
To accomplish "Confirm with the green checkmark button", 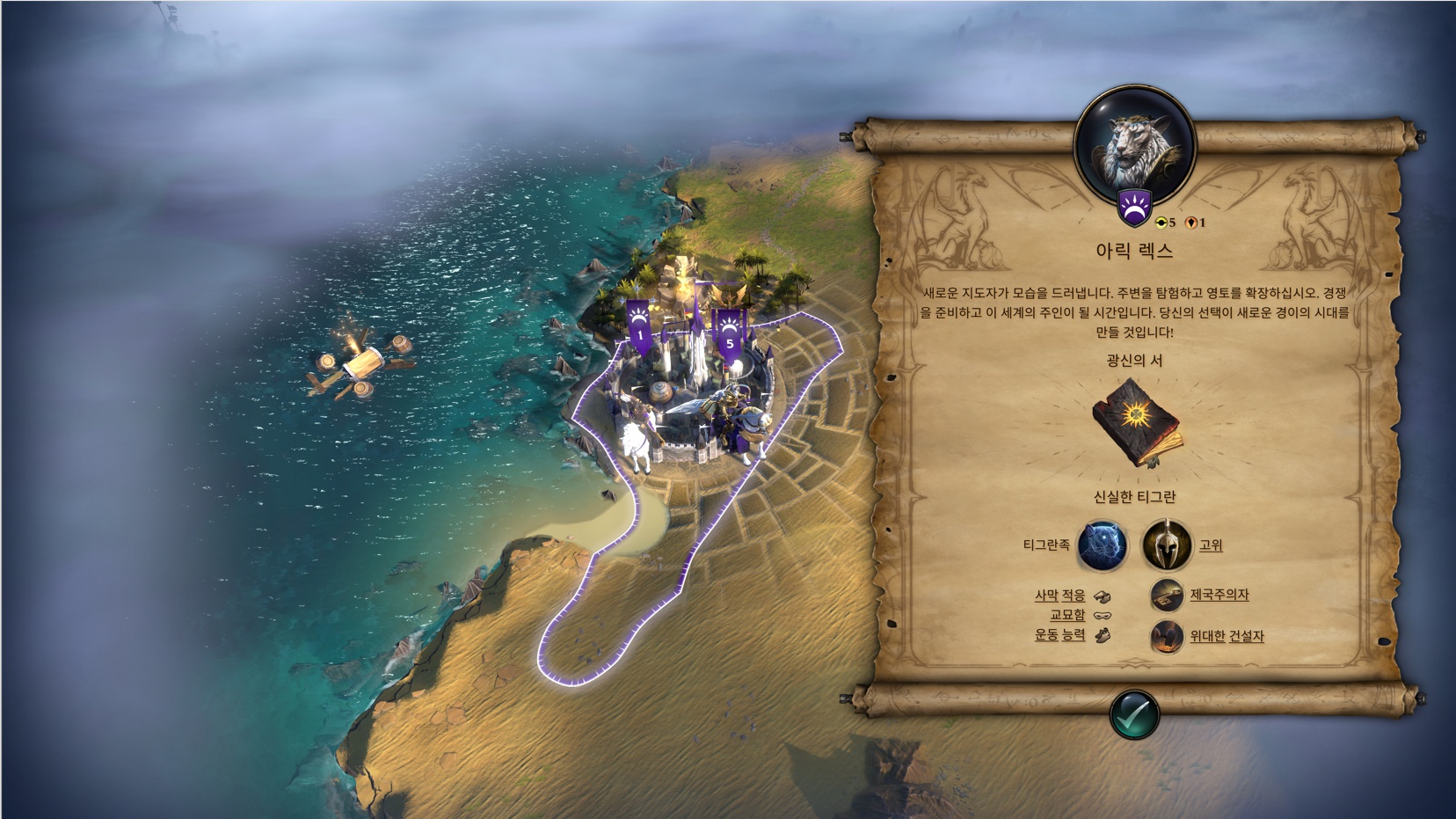I will [1134, 713].
